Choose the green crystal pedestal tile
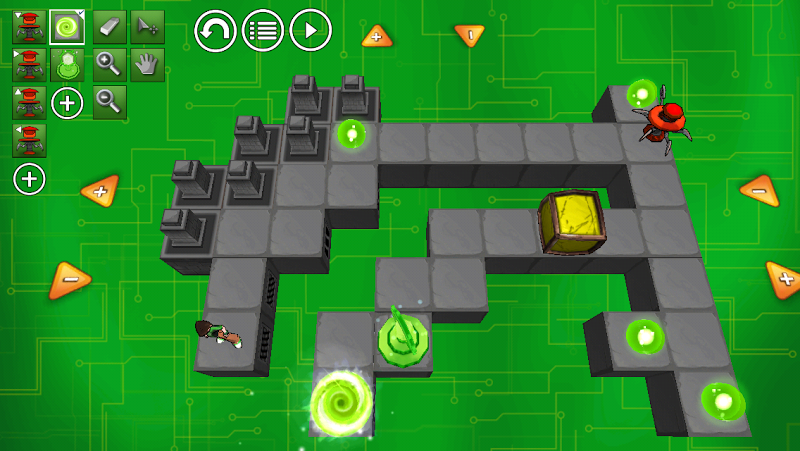This screenshot has height=451, width=800. click(x=67, y=65)
